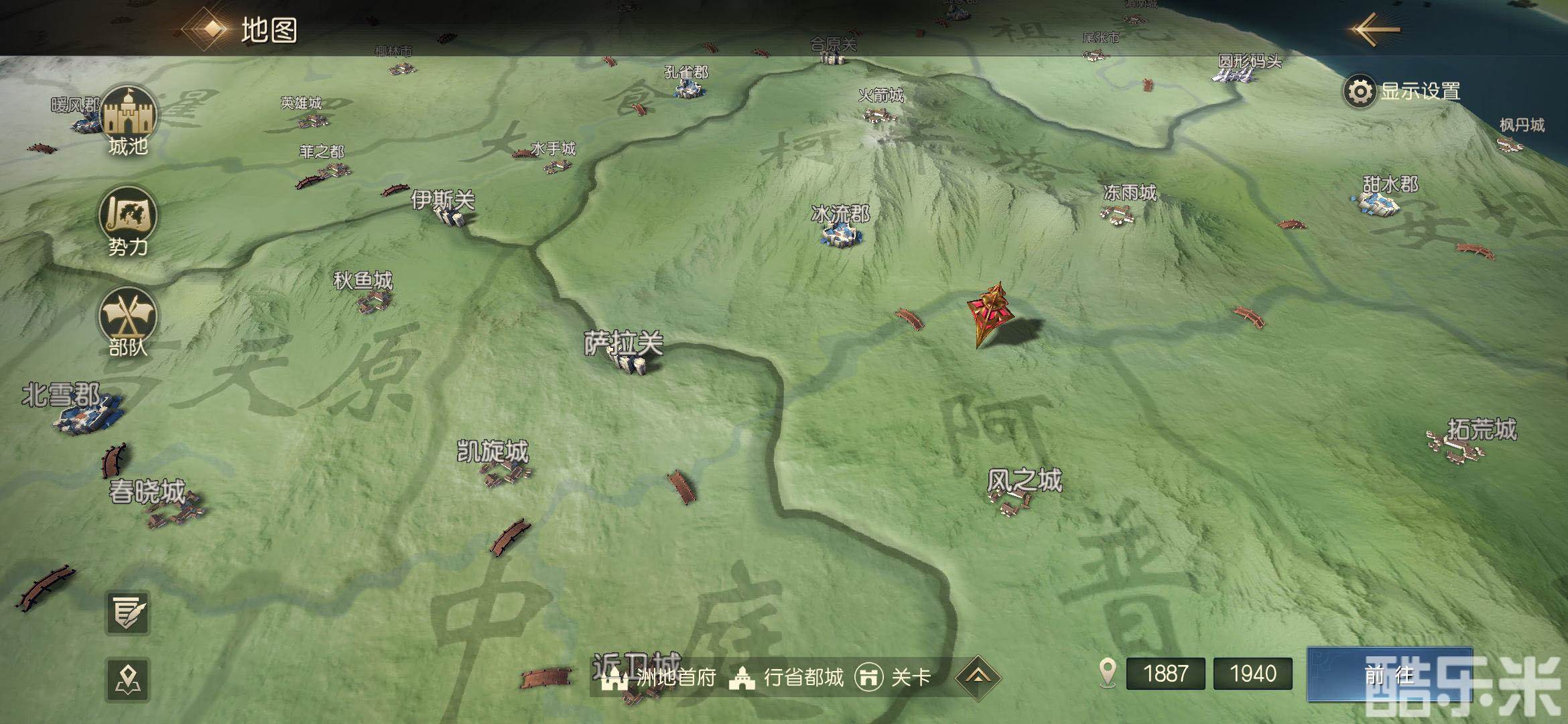This screenshot has height=724, width=1568.
Task: Open the 部队 troops panel
Action: coord(127,322)
